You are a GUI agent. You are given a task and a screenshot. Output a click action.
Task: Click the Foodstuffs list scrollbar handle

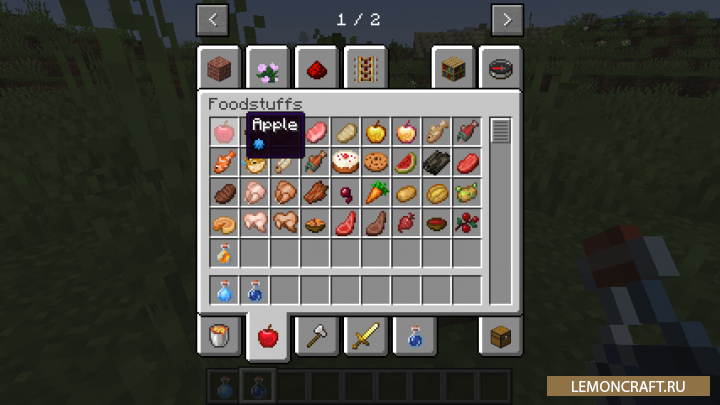[x=500, y=130]
